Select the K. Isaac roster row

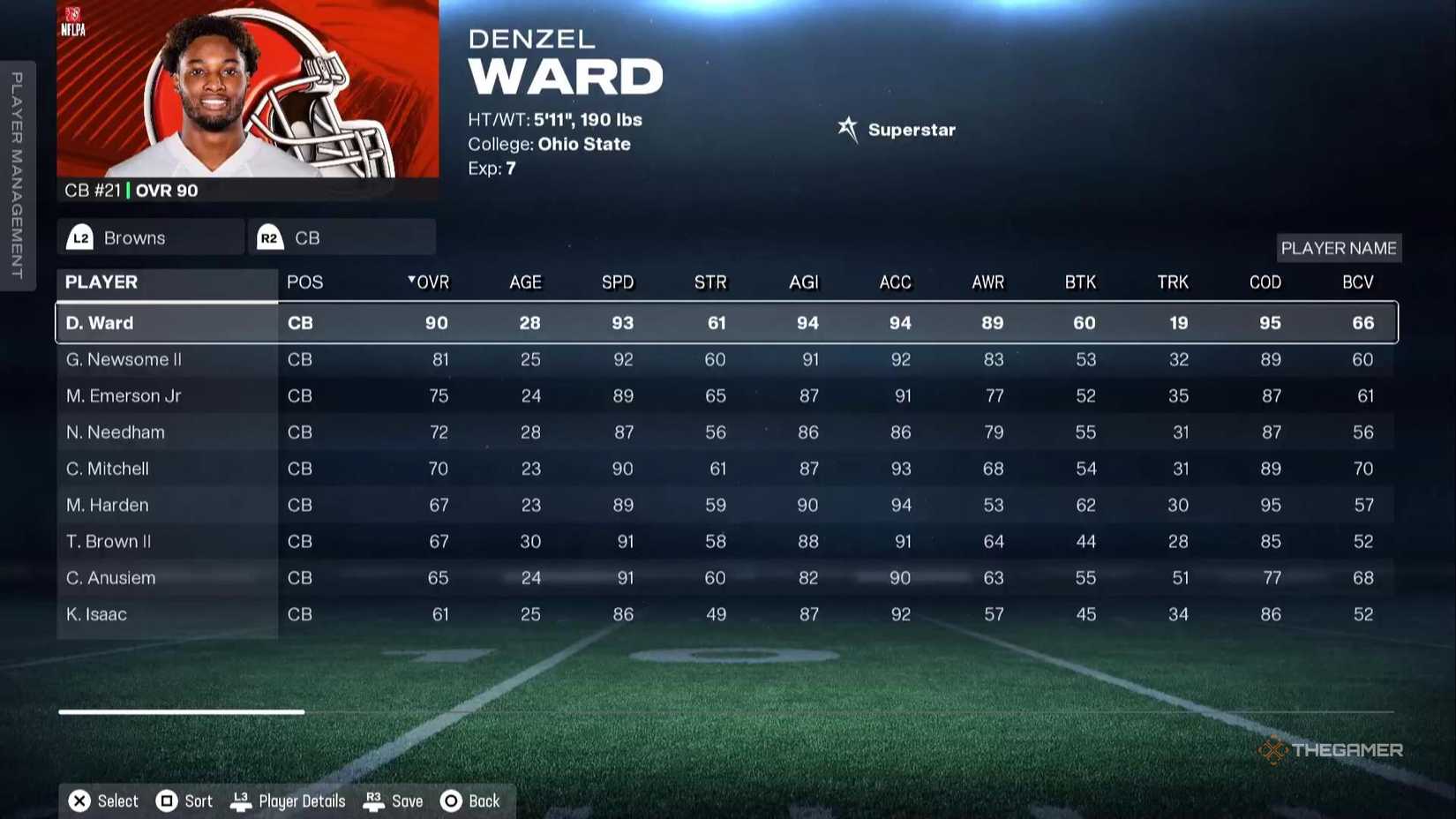(x=353, y=613)
